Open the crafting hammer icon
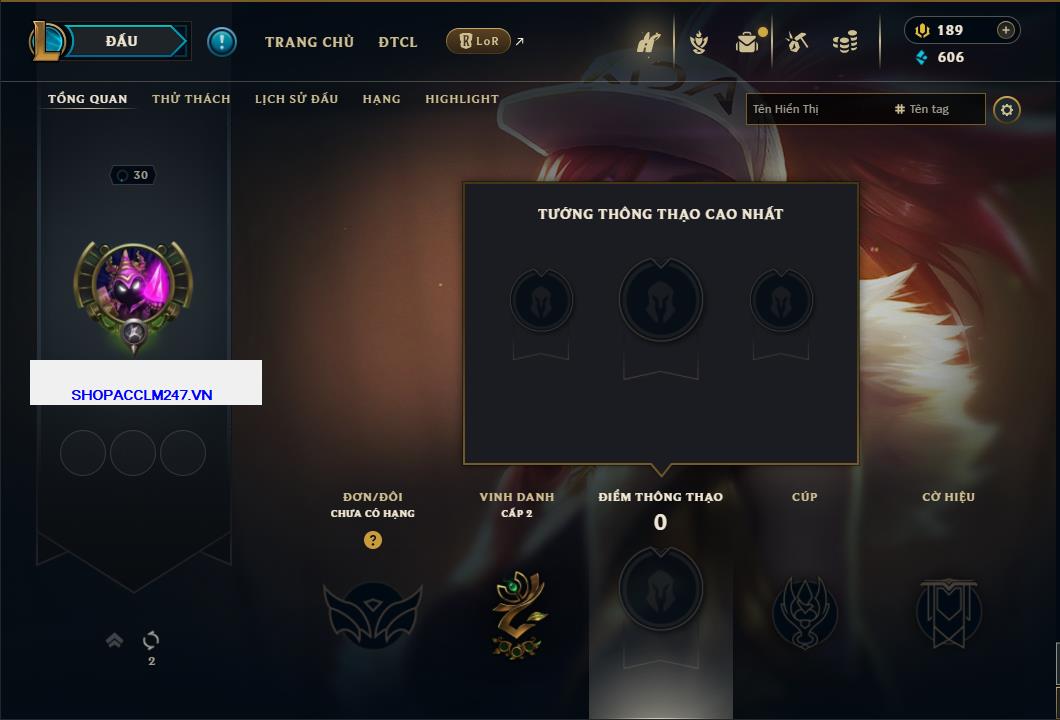This screenshot has width=1060, height=720. [x=797, y=42]
